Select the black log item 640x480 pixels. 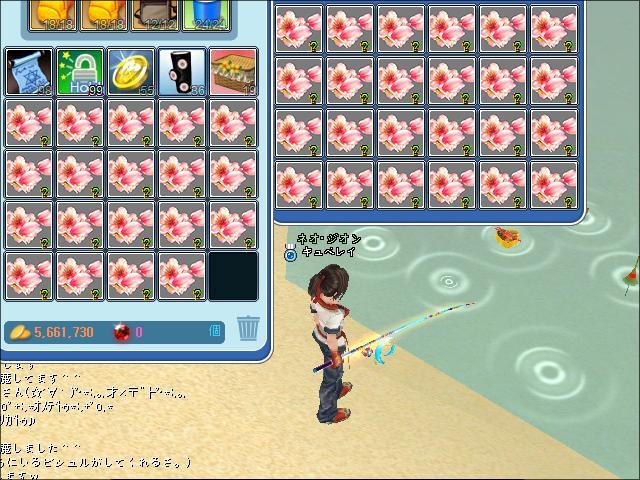point(182,72)
